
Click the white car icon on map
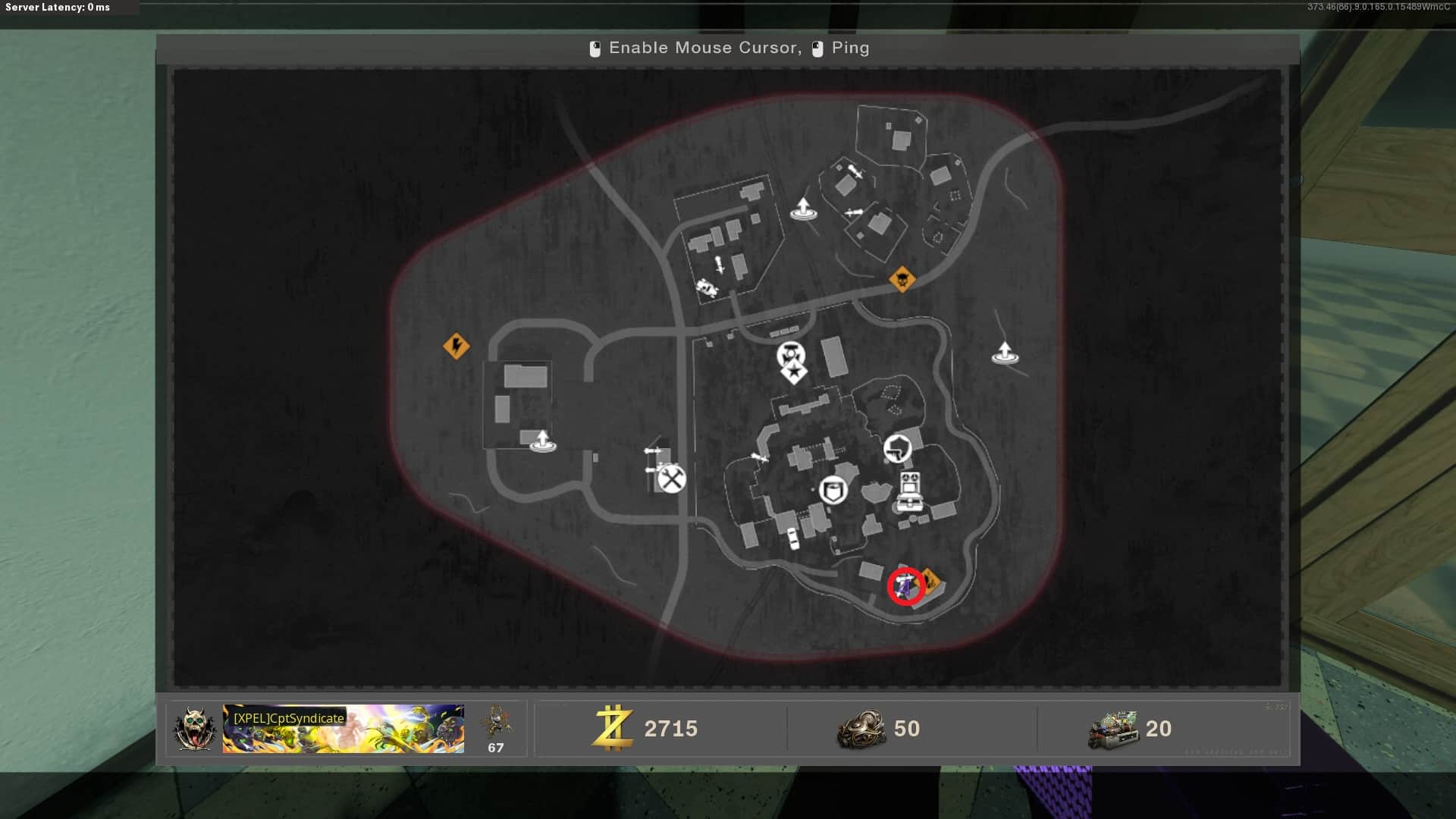tap(793, 538)
